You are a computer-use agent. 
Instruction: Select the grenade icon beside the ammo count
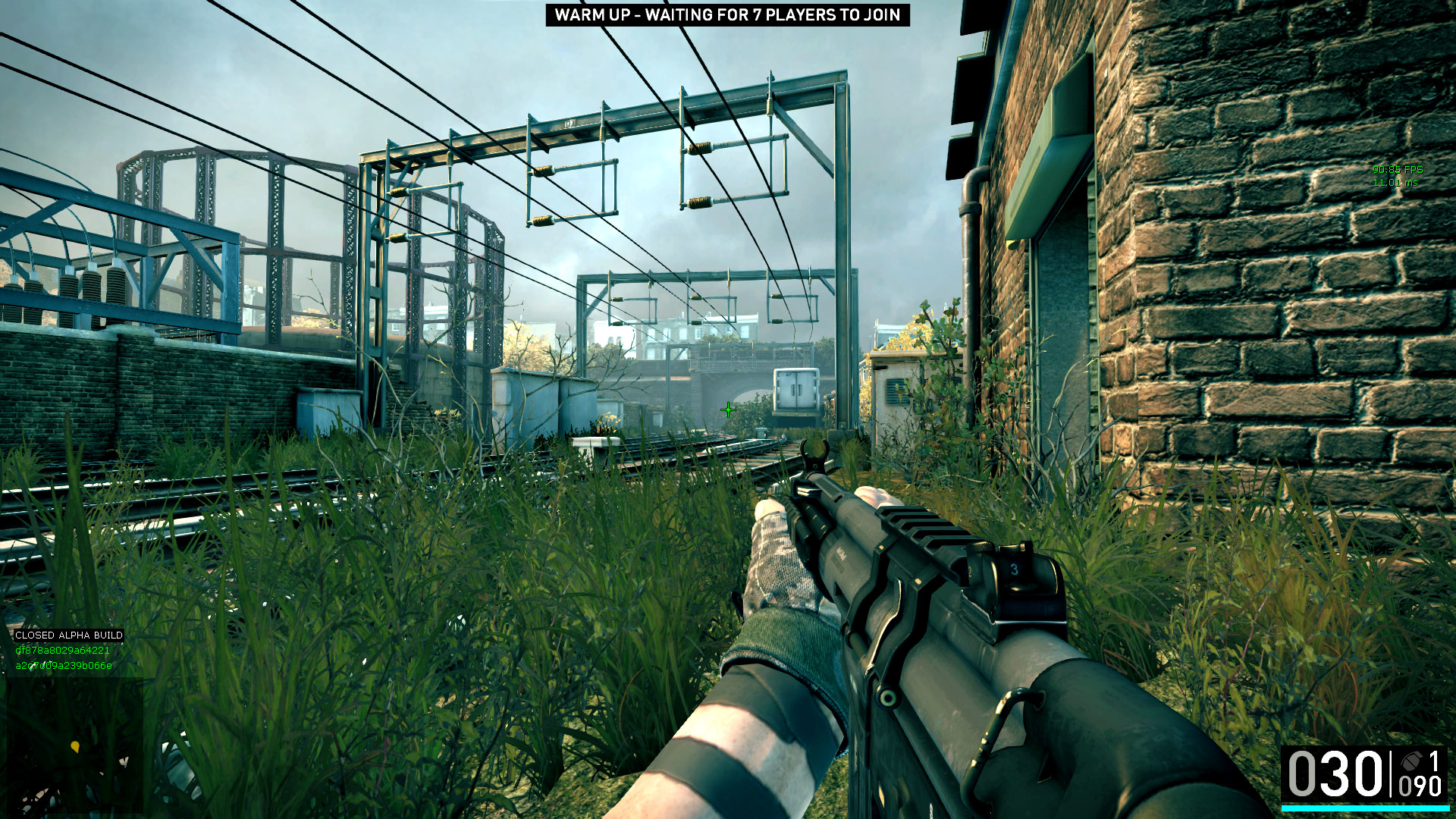pyautogui.click(x=1410, y=761)
